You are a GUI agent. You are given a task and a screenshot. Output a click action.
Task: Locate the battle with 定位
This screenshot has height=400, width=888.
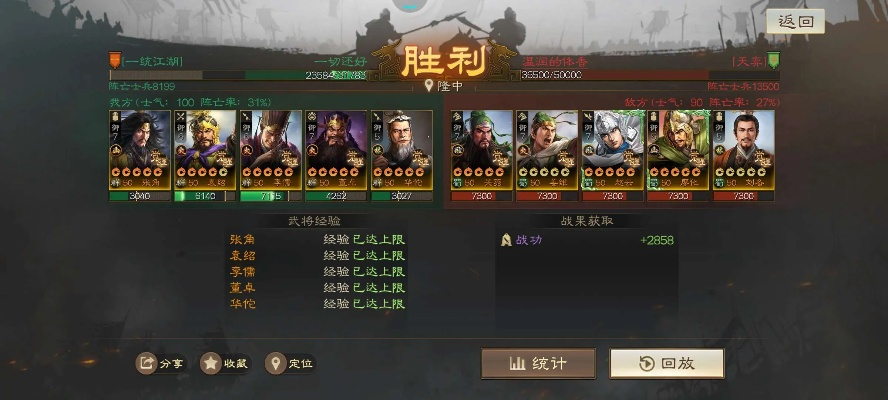[289, 363]
